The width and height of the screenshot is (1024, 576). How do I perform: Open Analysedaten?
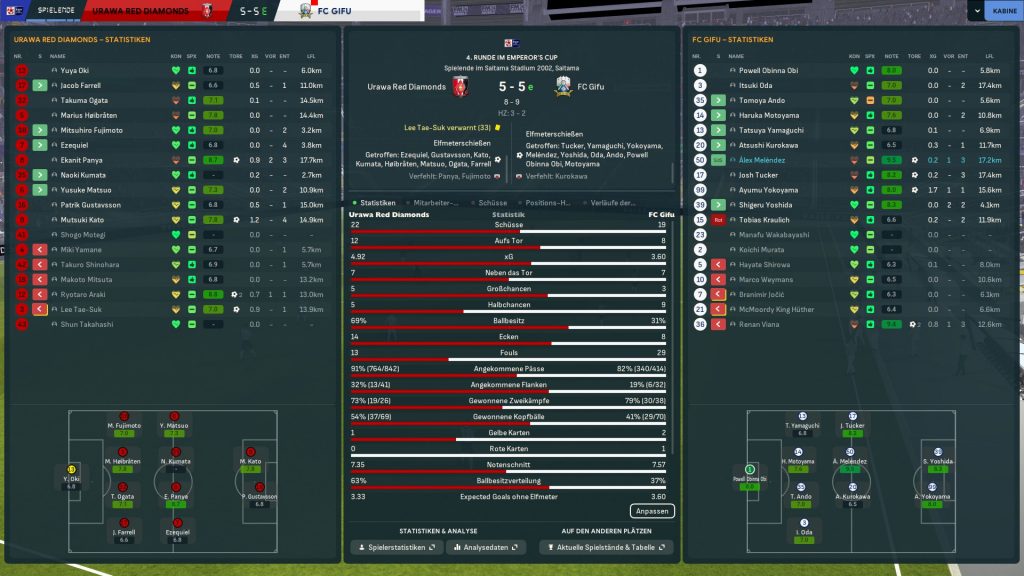pyautogui.click(x=486, y=547)
